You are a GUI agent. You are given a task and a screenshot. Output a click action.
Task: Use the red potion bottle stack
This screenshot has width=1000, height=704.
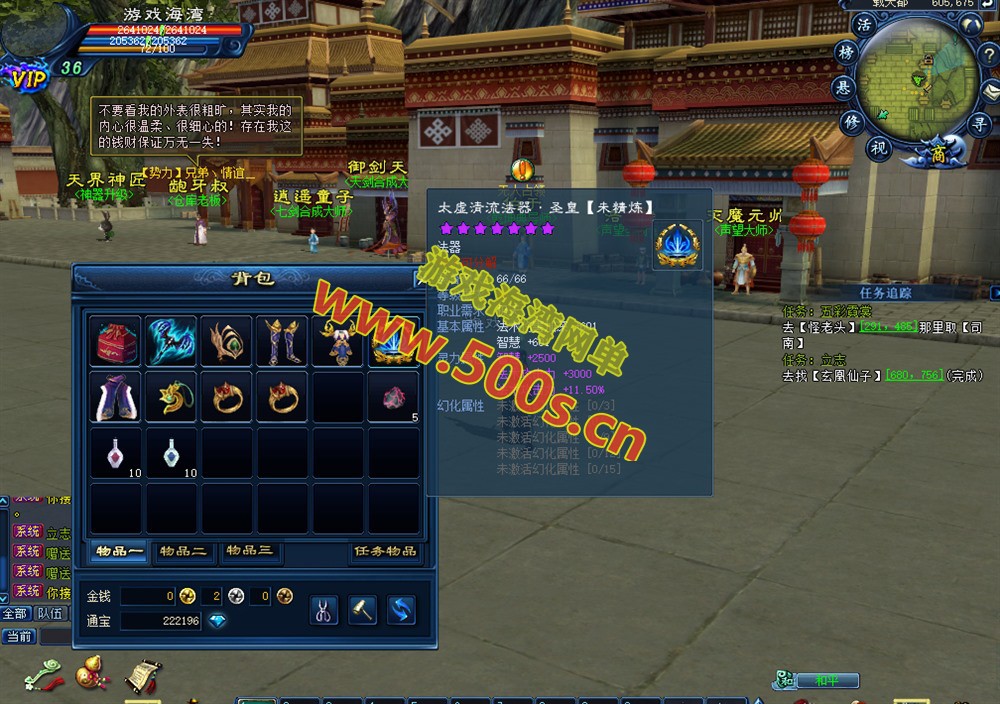(118, 454)
